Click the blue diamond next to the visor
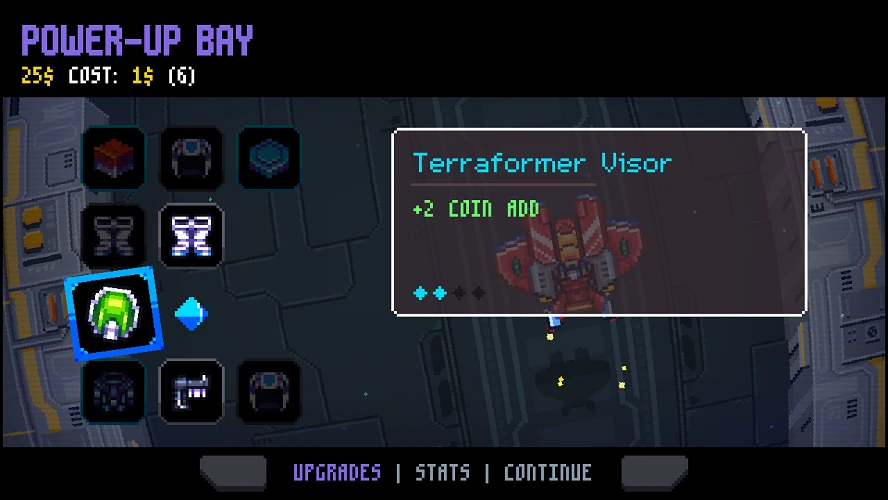 tap(191, 314)
